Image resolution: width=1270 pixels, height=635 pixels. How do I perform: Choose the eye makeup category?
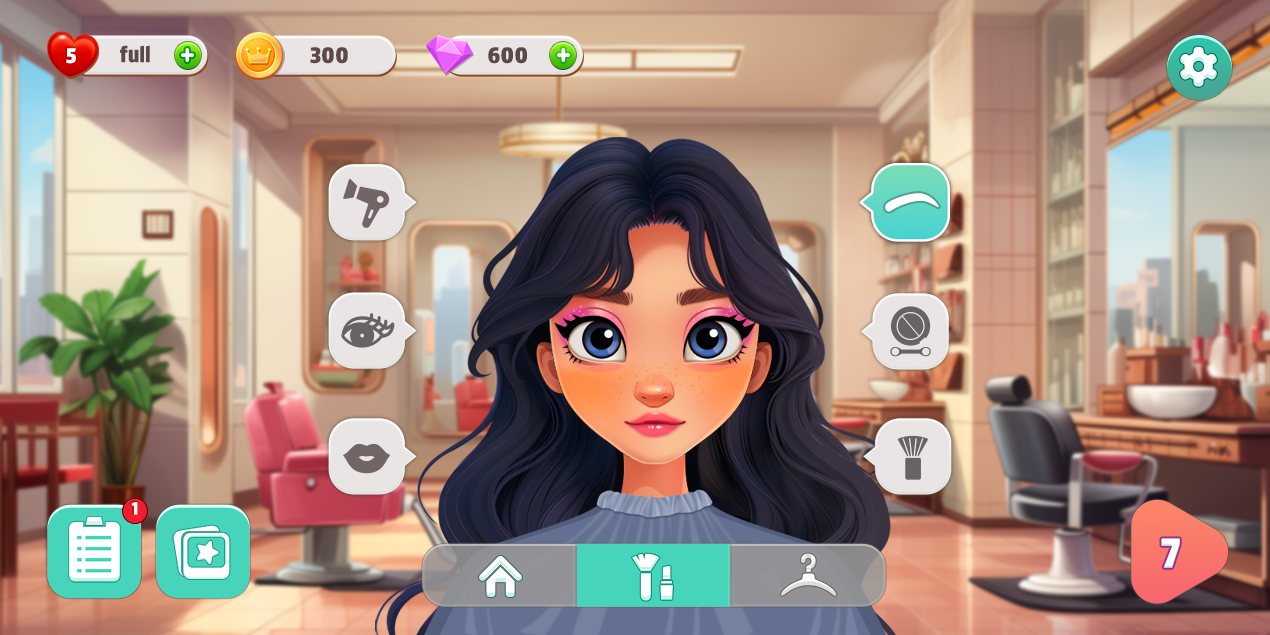(367, 330)
